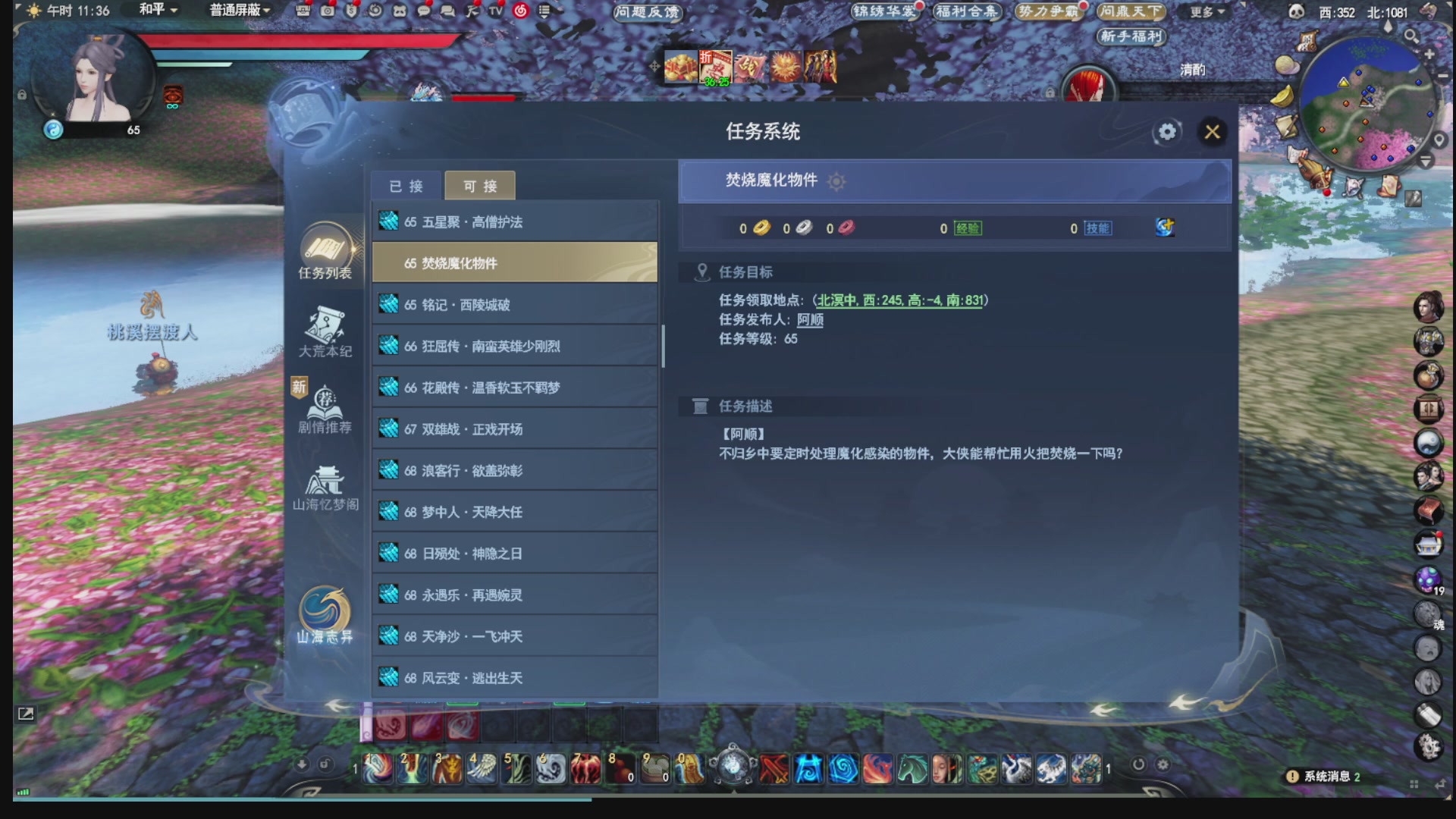Screen dimensions: 1456x819
Task: Open the TV livestream icon on top toolbar
Action: (497, 11)
